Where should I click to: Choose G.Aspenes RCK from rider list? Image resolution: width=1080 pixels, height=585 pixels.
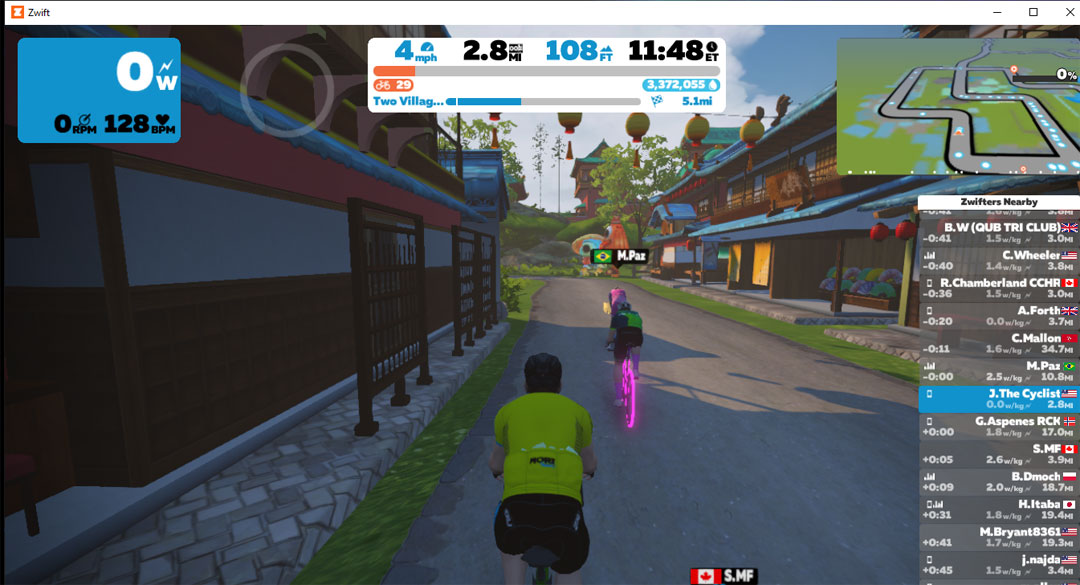[x=998, y=427]
